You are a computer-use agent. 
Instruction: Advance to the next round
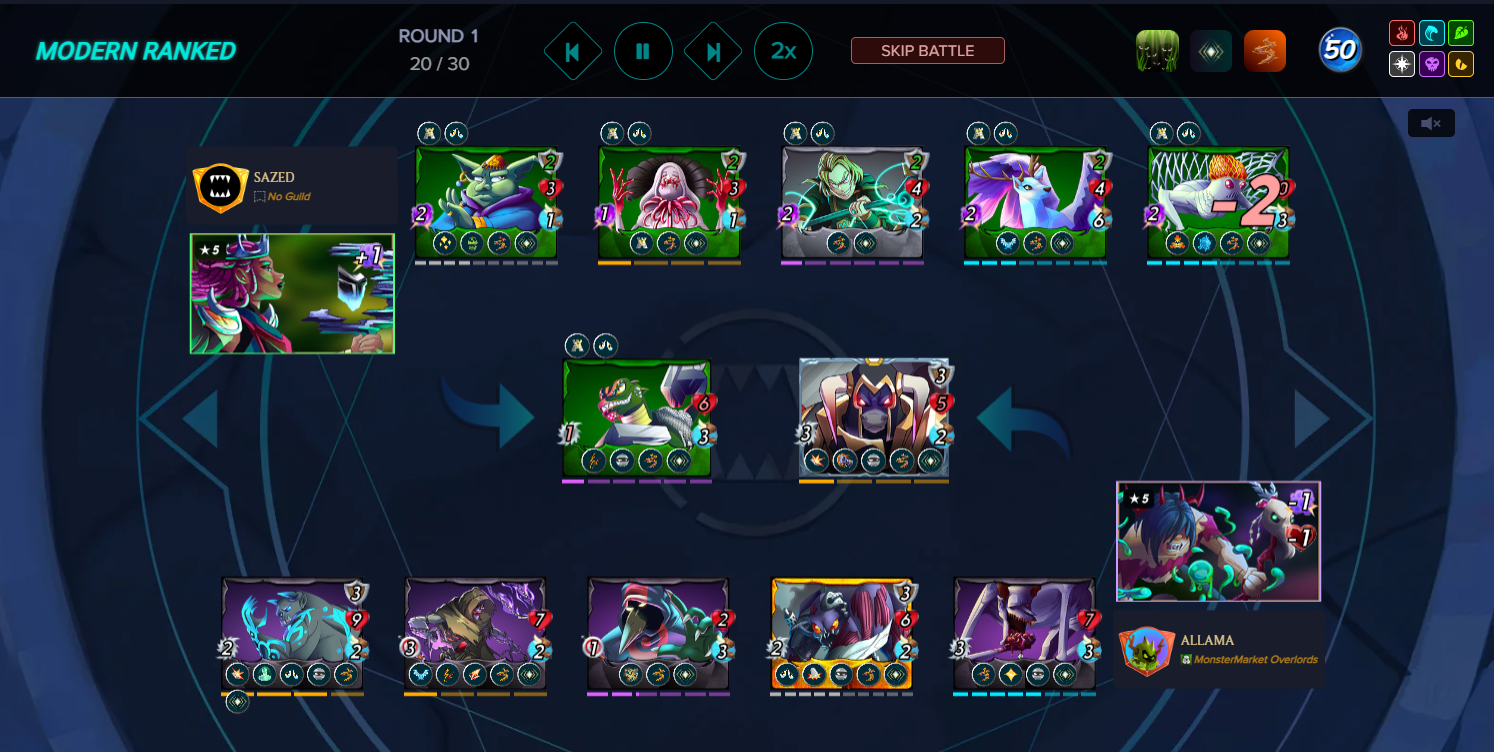click(x=713, y=51)
